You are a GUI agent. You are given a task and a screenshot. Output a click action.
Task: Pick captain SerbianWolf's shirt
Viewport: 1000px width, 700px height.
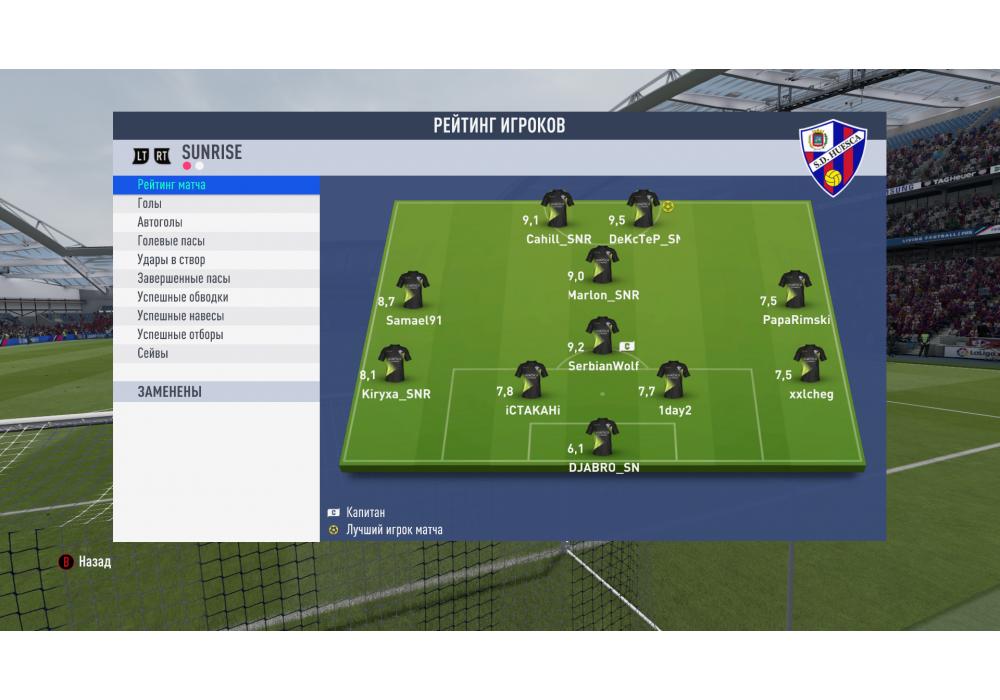(x=601, y=337)
